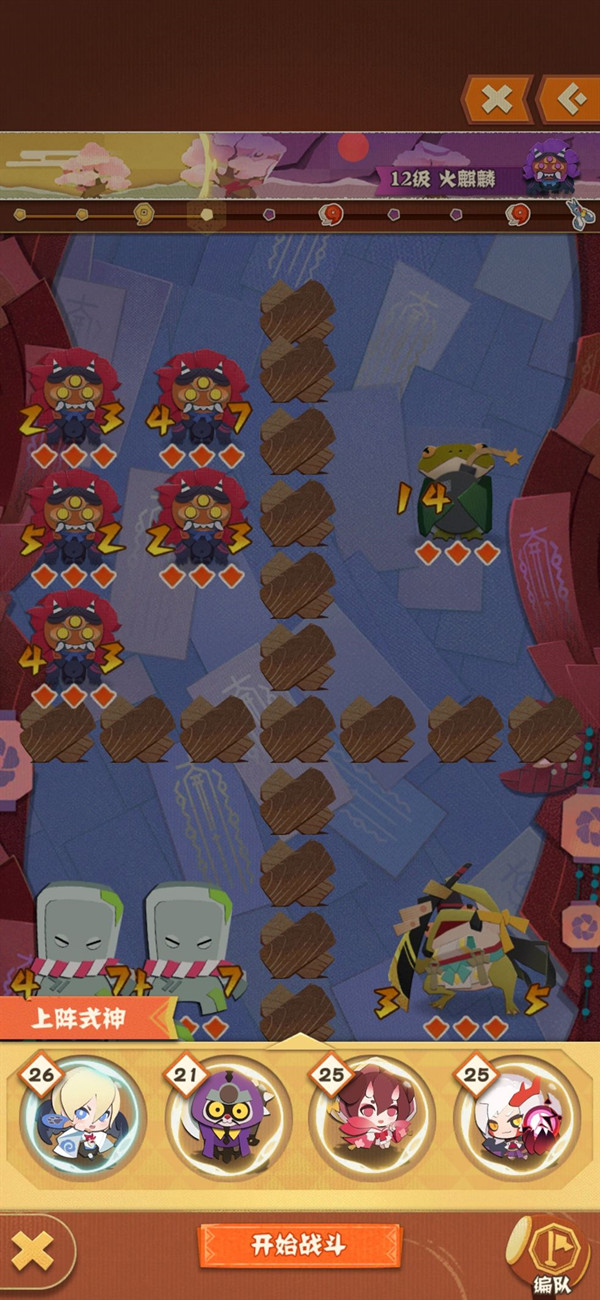The image size is (600, 1300).
Task: Close the lineup panel with the bottom X
Action: coord(37,1250)
